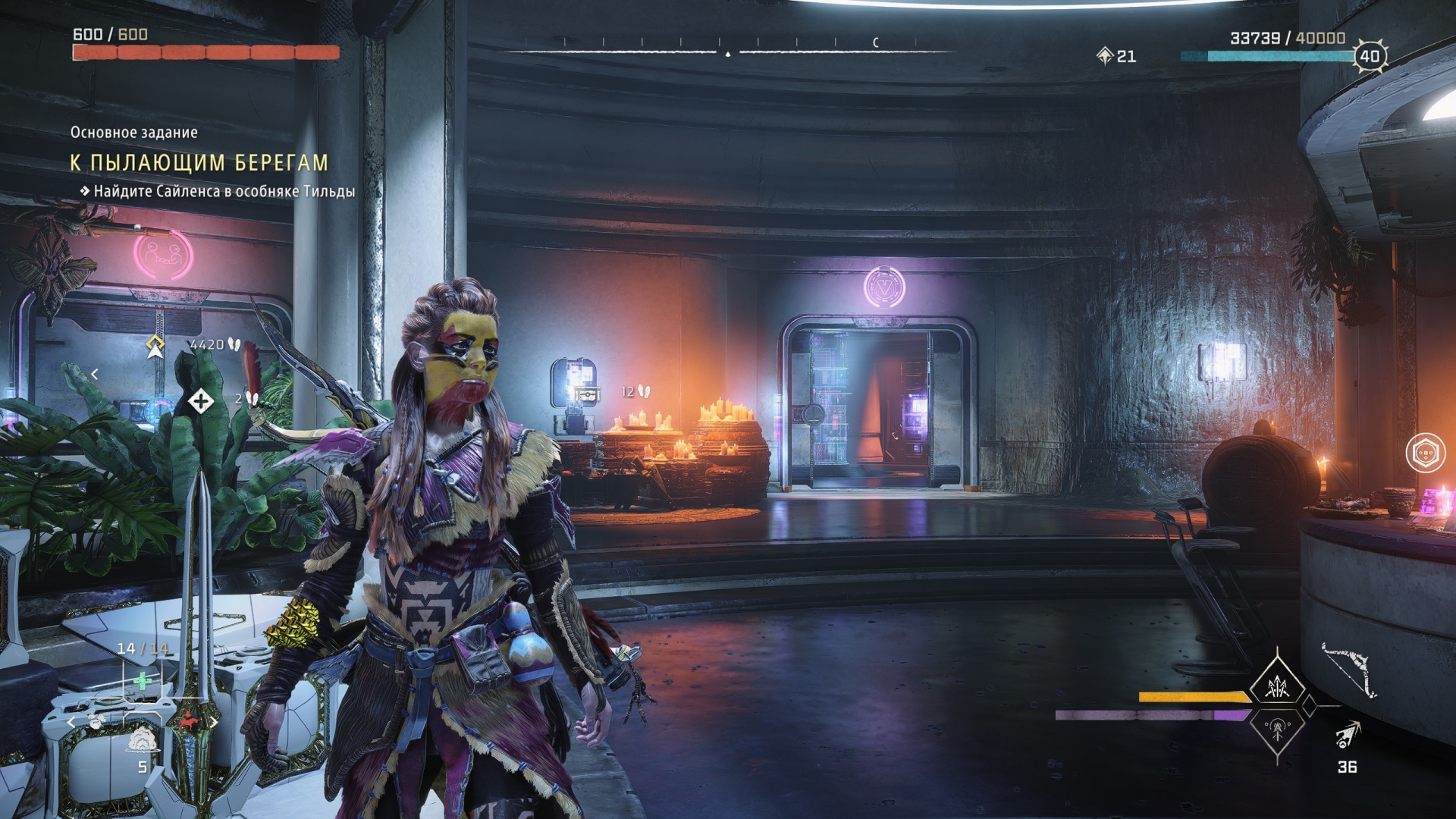Open the skill points indicator
This screenshot has width=1456, height=819.
pyautogui.click(x=1116, y=56)
